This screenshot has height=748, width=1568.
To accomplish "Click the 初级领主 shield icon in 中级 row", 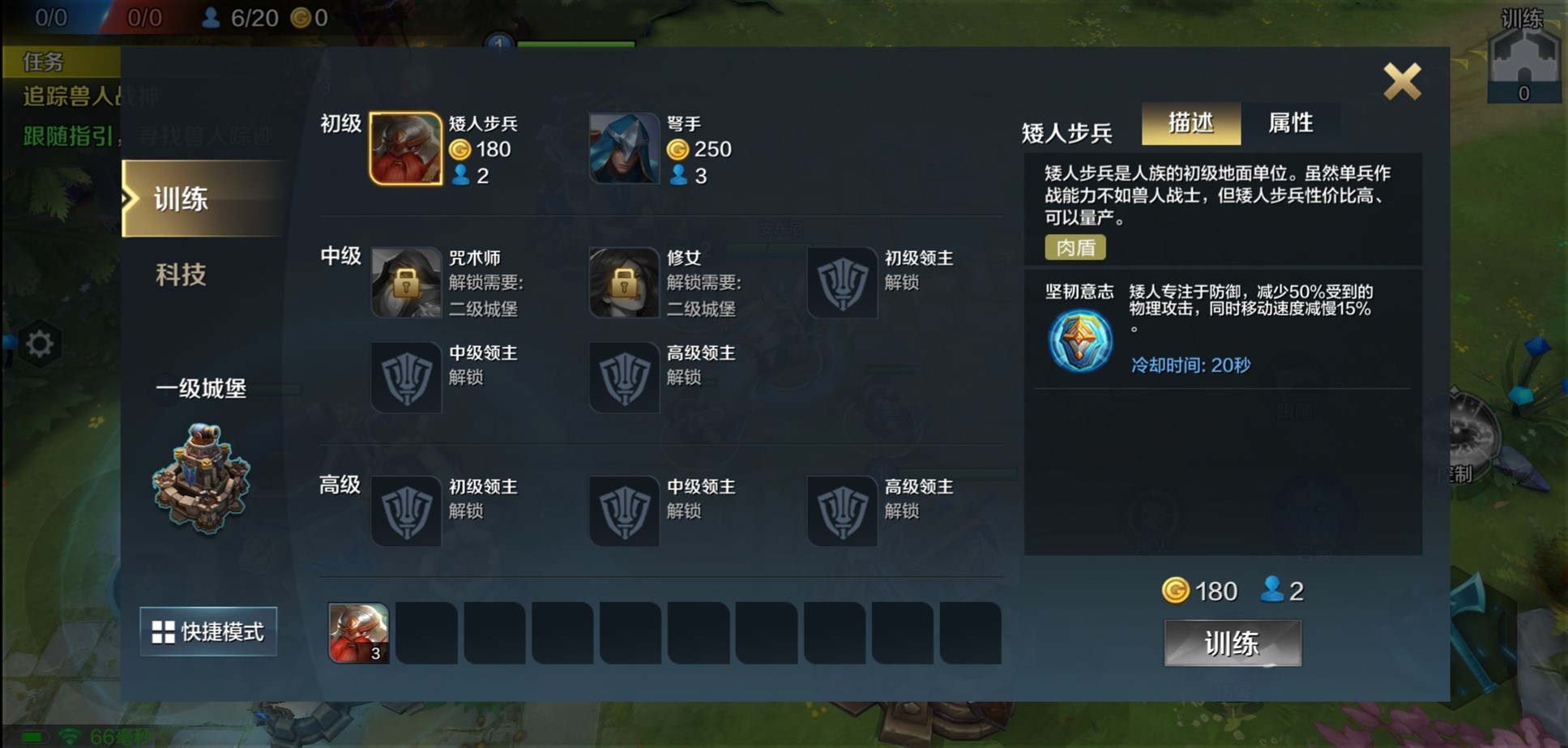I will (x=843, y=284).
